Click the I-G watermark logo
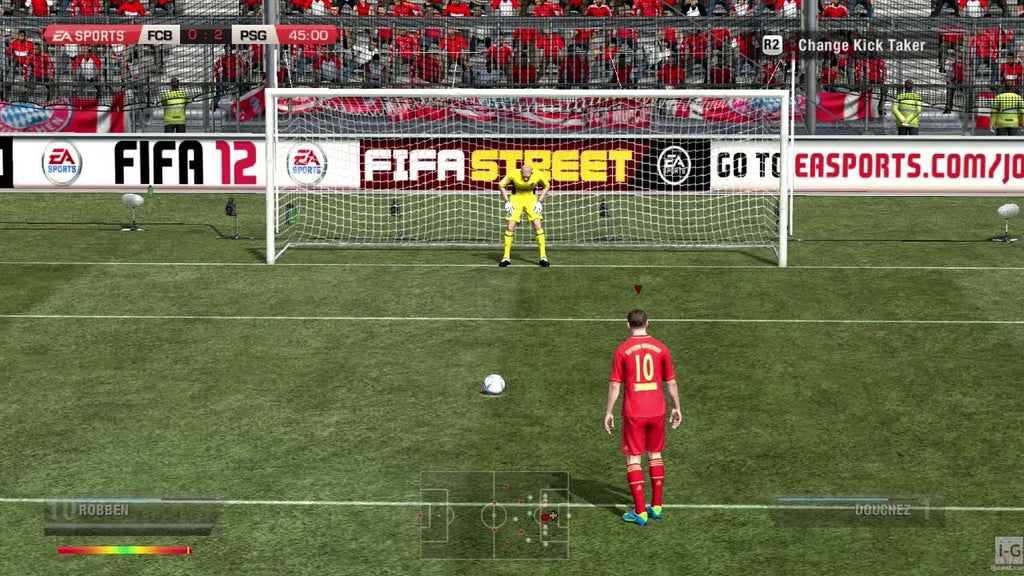This screenshot has width=1024, height=576. 1008,552
